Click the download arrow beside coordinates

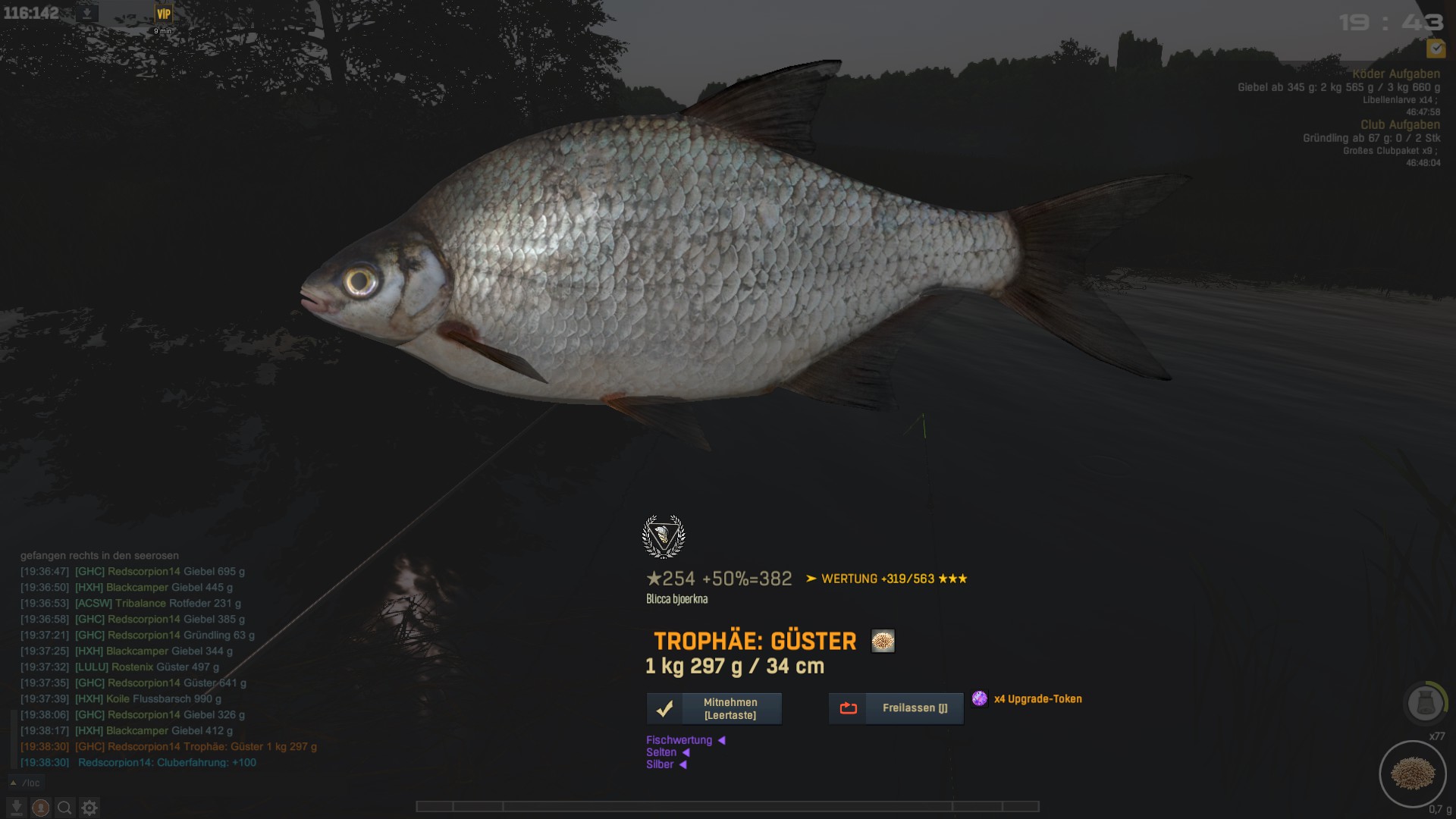click(x=87, y=14)
